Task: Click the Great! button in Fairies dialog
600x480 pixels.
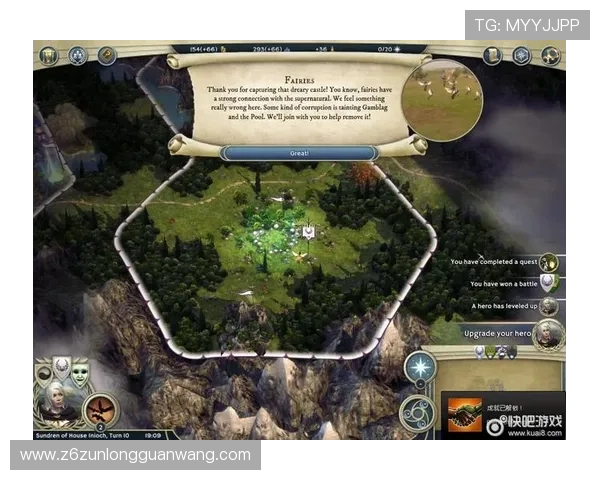Action: (x=299, y=153)
